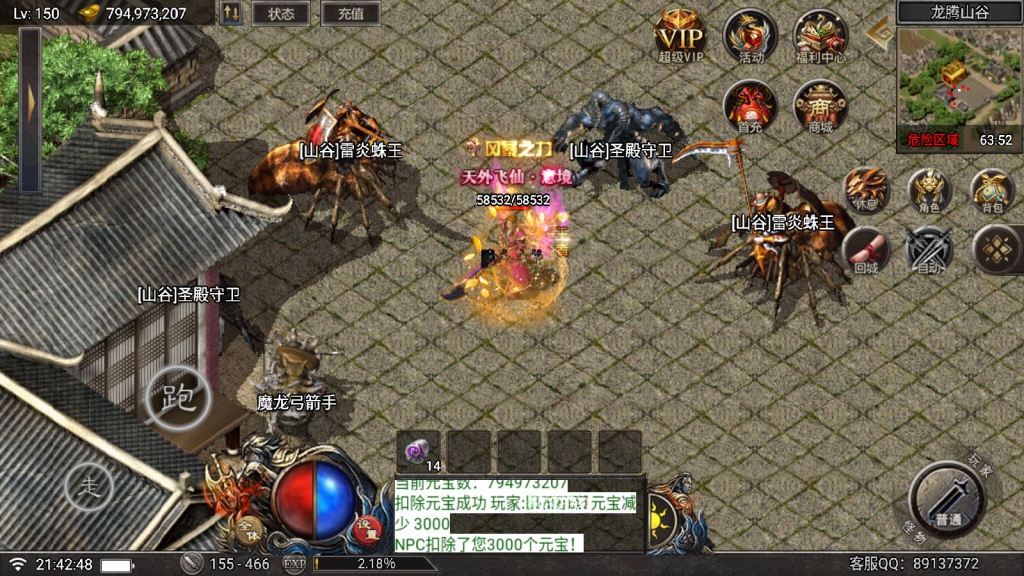The image size is (1024, 576).
Task: Click the 状态 status button
Action: tap(281, 14)
